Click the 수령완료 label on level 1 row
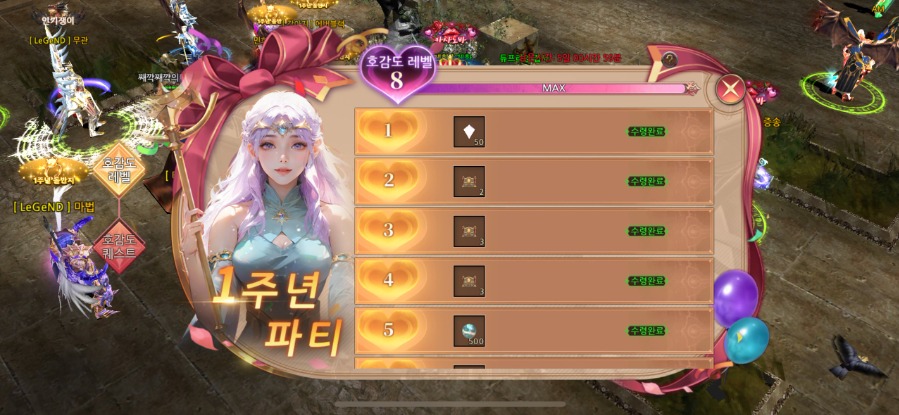 pyautogui.click(x=647, y=131)
